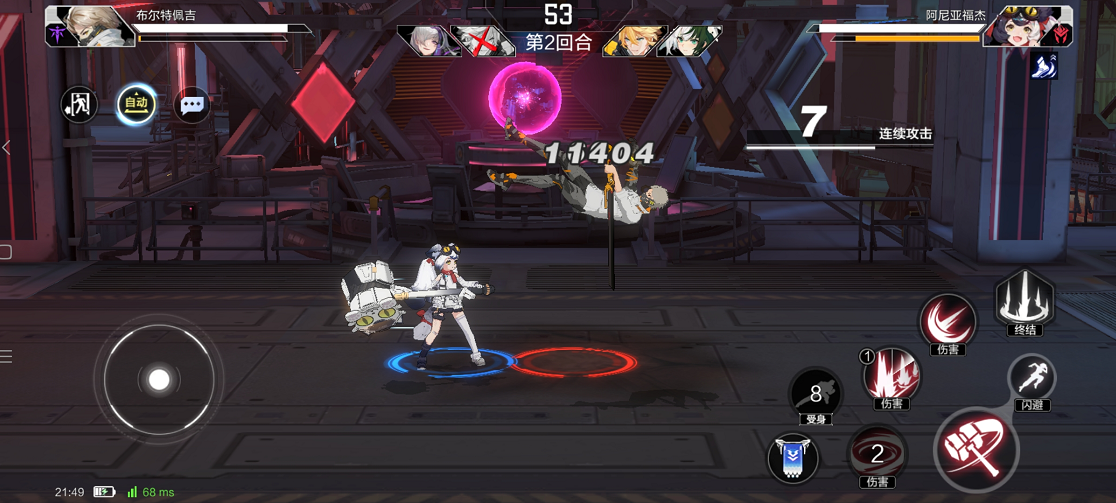1116x503 pixels.
Task: Tap the virtual joystick center
Action: [x=159, y=380]
